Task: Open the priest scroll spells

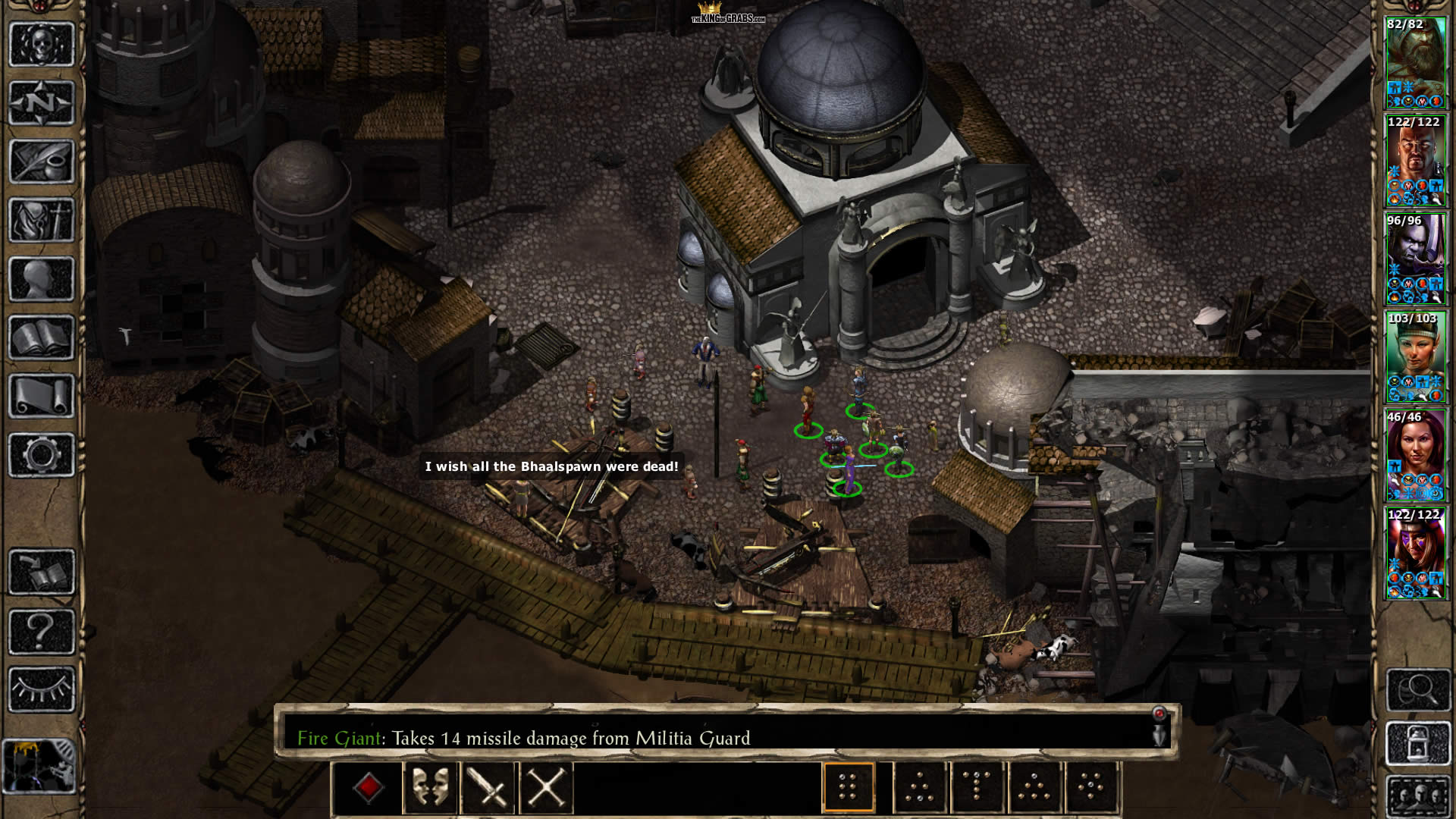Action: (x=41, y=396)
